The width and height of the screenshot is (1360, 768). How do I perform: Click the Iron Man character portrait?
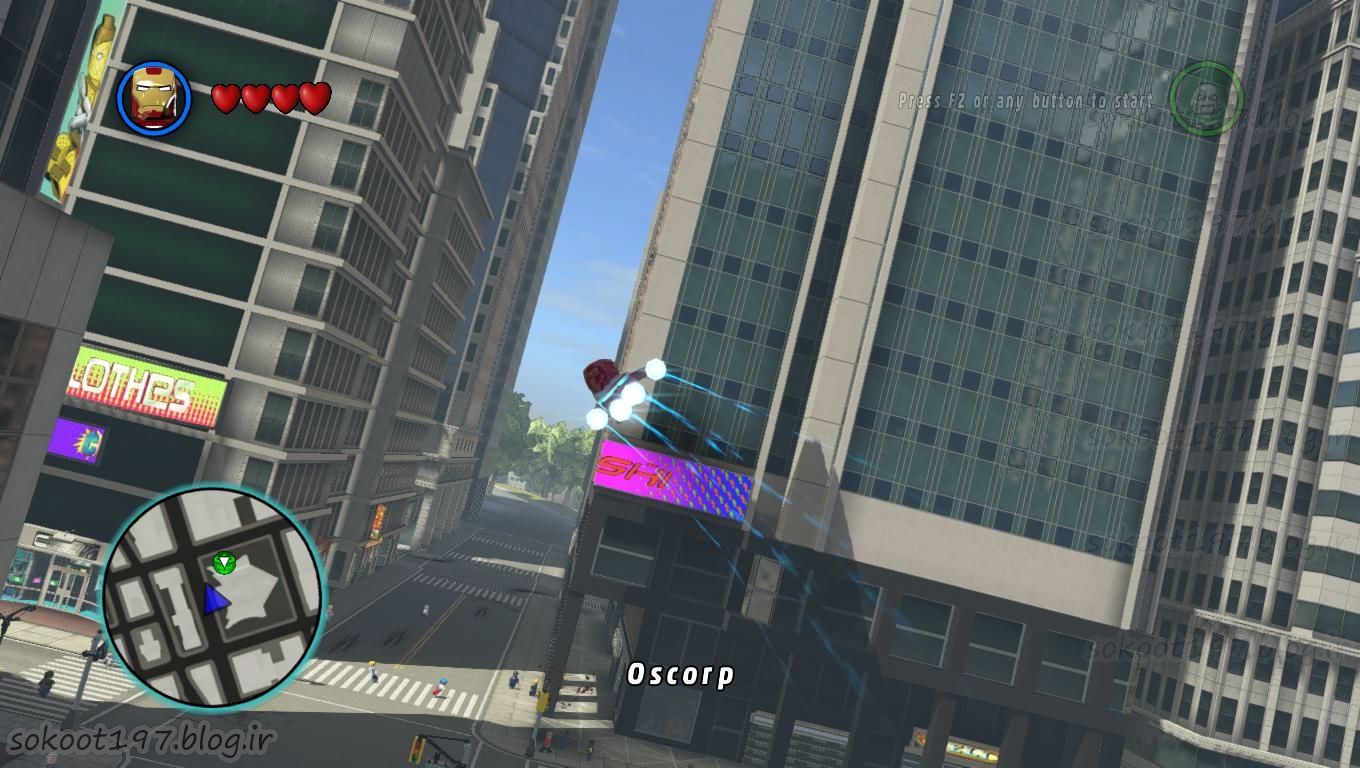pyautogui.click(x=154, y=98)
